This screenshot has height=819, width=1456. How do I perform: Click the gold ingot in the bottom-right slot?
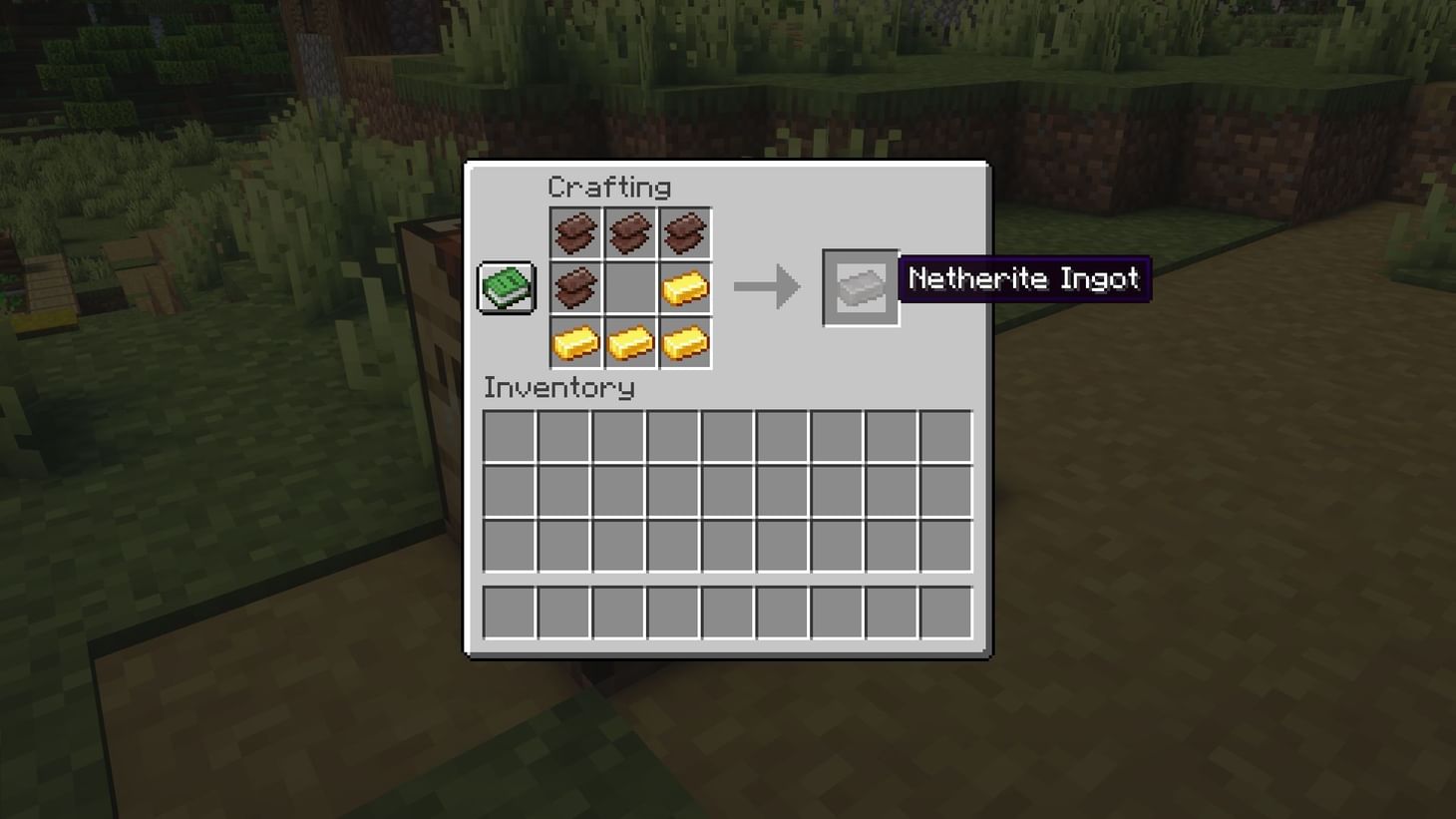pos(685,342)
